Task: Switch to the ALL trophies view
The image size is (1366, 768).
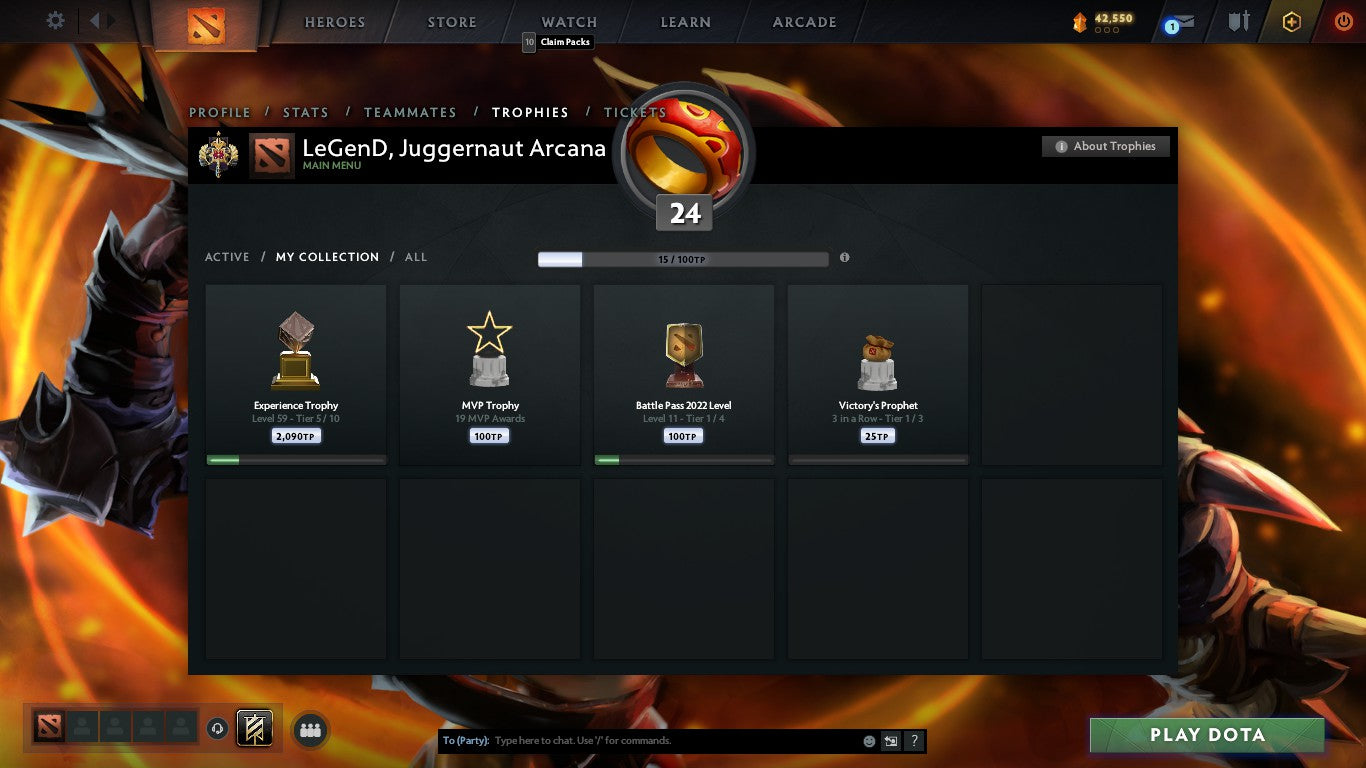Action: coord(415,257)
